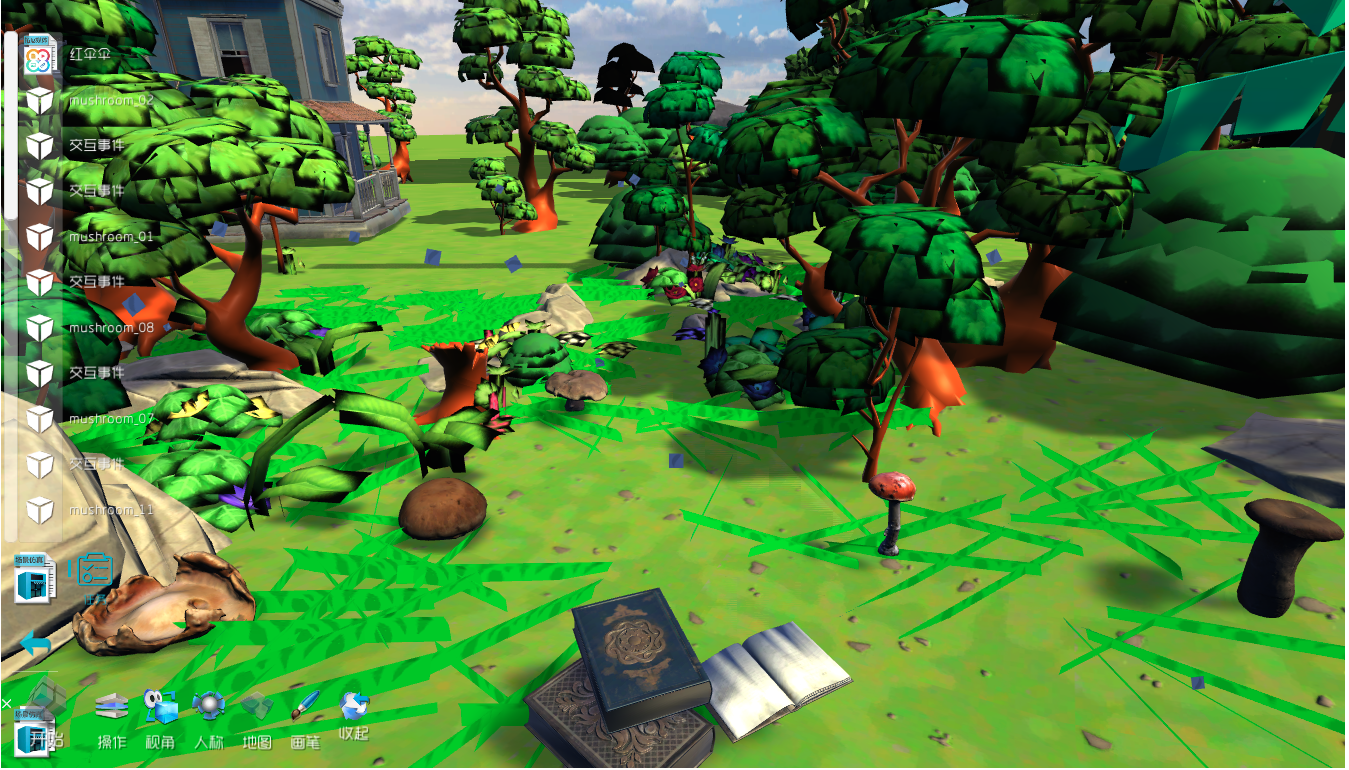Collapse the toolbar with 收起
The width and height of the screenshot is (1349, 770).
354,715
